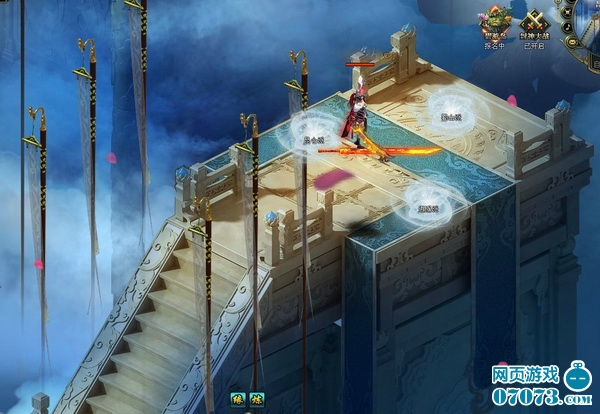The height and width of the screenshot is (414, 600).
Task: Open the flower island sign-up event icon
Action: pyautogui.click(x=494, y=22)
